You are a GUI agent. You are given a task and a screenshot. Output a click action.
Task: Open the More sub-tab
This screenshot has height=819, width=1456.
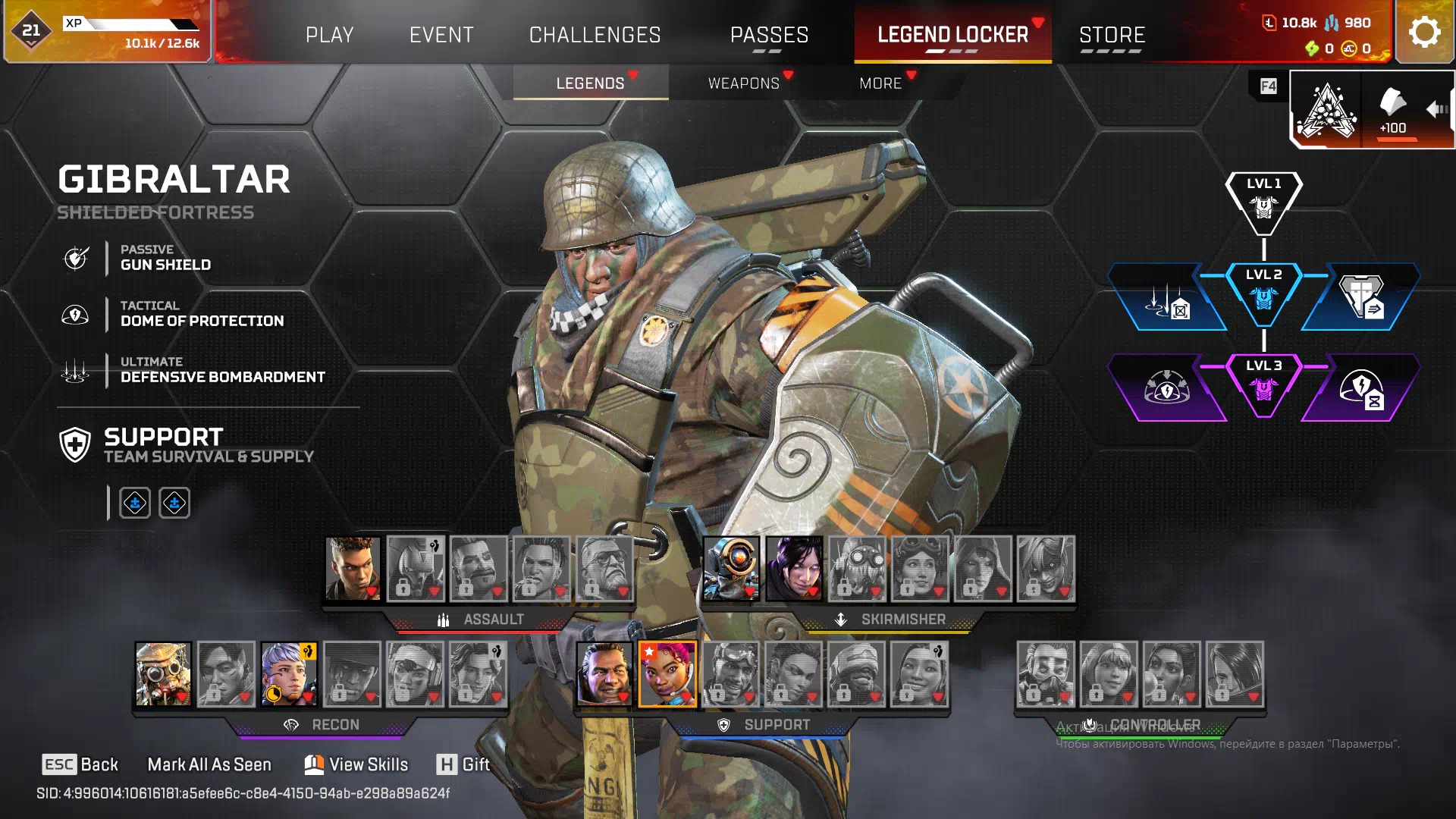coord(880,83)
